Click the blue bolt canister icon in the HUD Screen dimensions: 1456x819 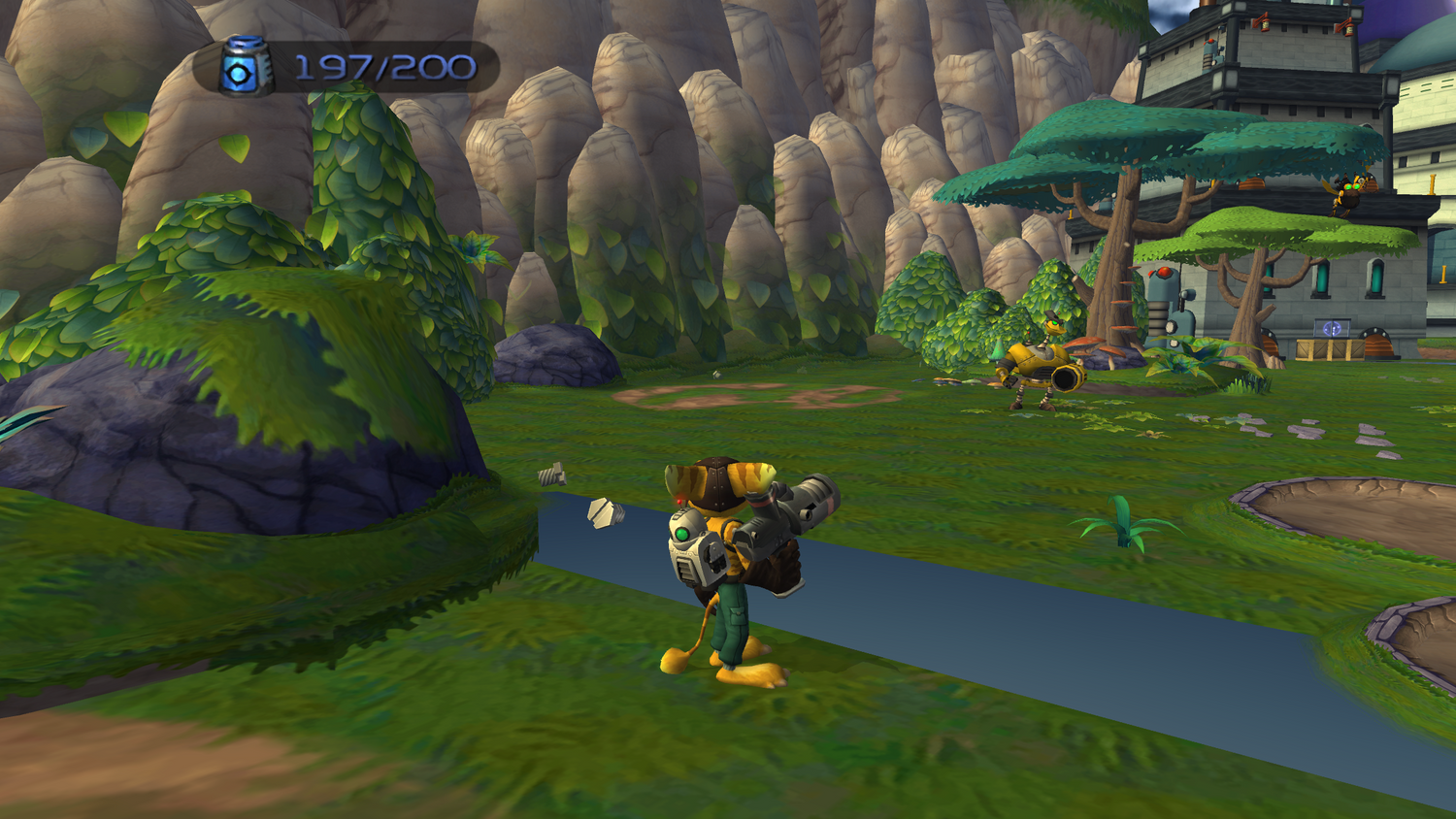pos(246,66)
